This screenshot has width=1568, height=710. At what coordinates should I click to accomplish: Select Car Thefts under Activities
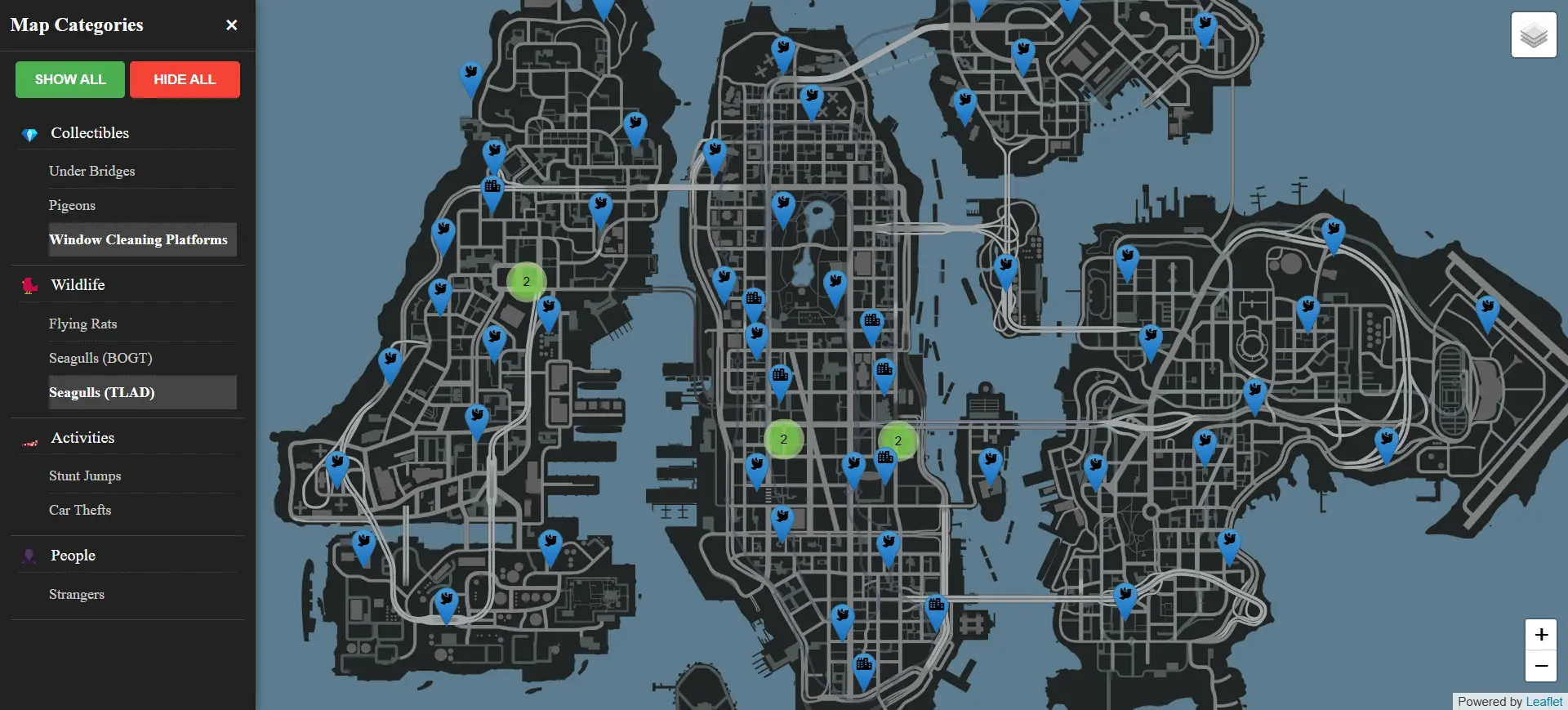80,510
